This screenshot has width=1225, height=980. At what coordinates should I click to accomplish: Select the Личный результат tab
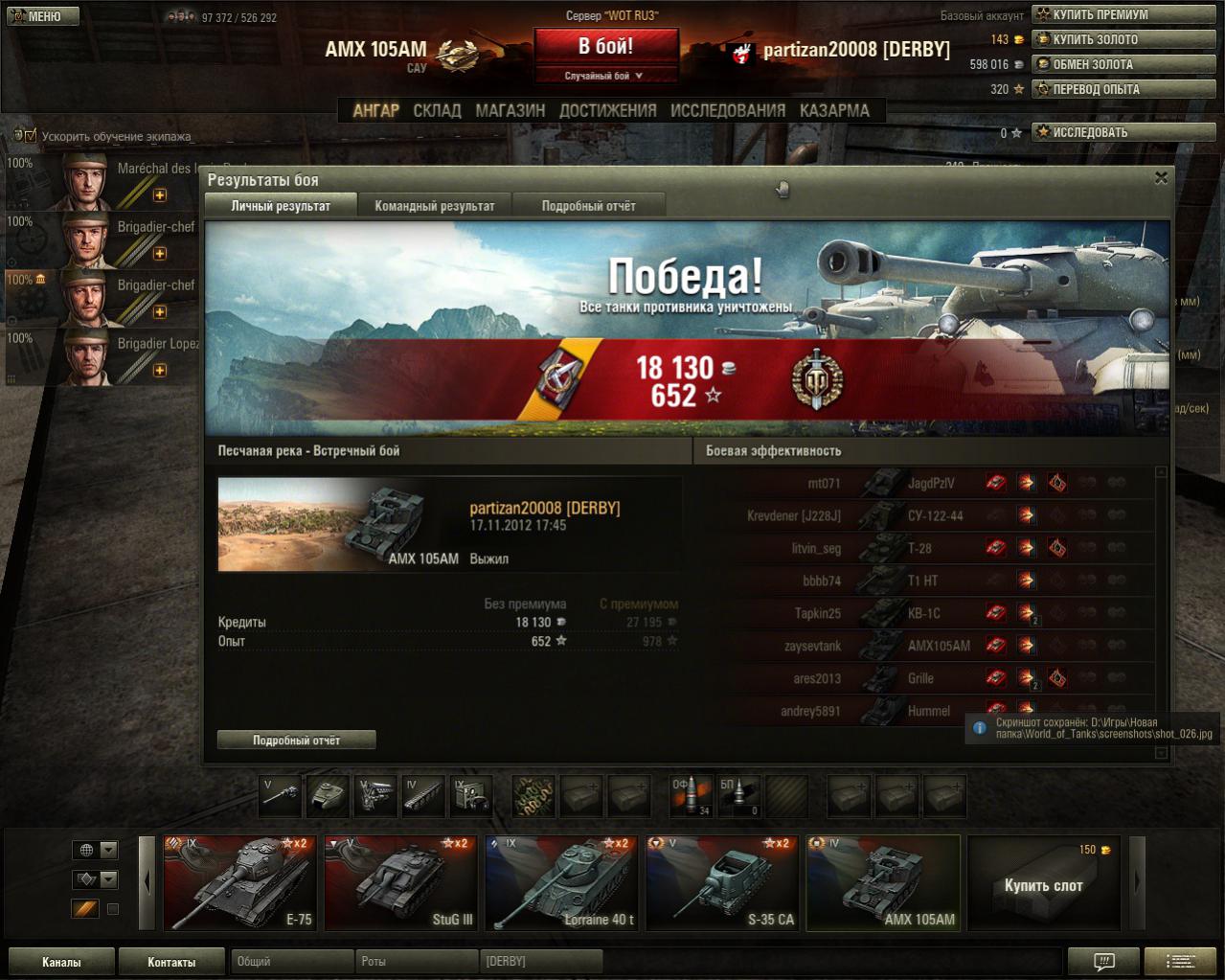(281, 205)
